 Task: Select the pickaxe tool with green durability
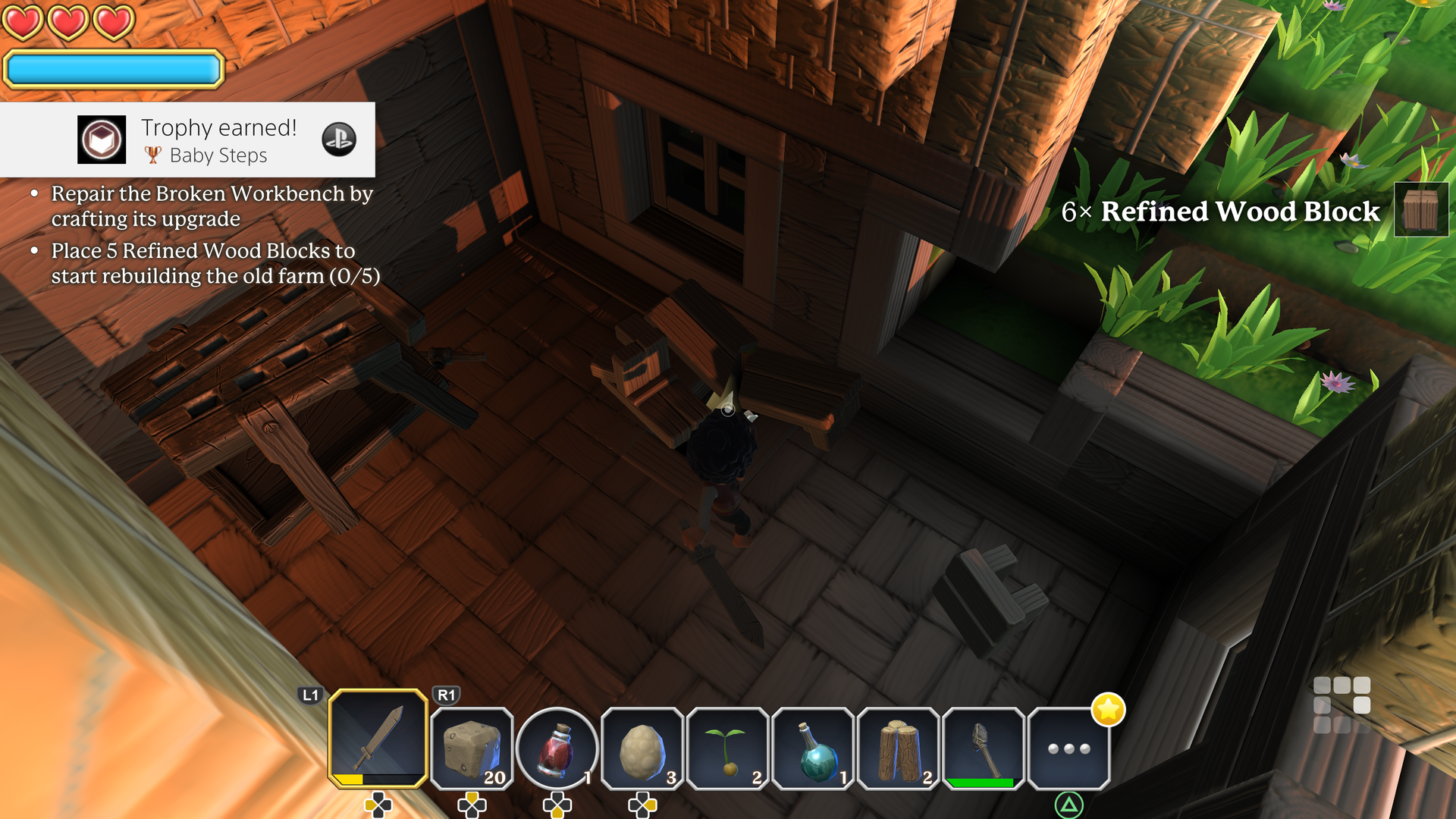pos(984,747)
